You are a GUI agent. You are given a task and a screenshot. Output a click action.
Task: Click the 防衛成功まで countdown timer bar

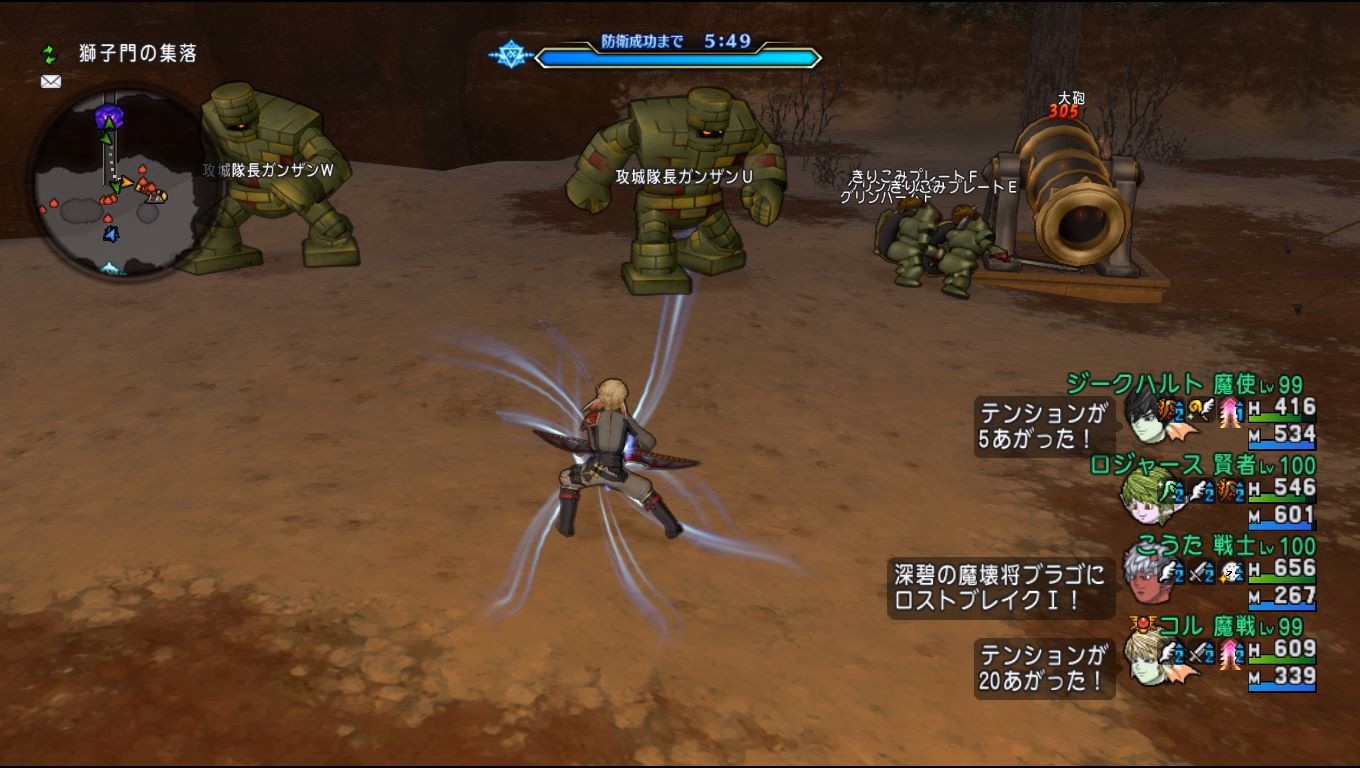pyautogui.click(x=679, y=56)
